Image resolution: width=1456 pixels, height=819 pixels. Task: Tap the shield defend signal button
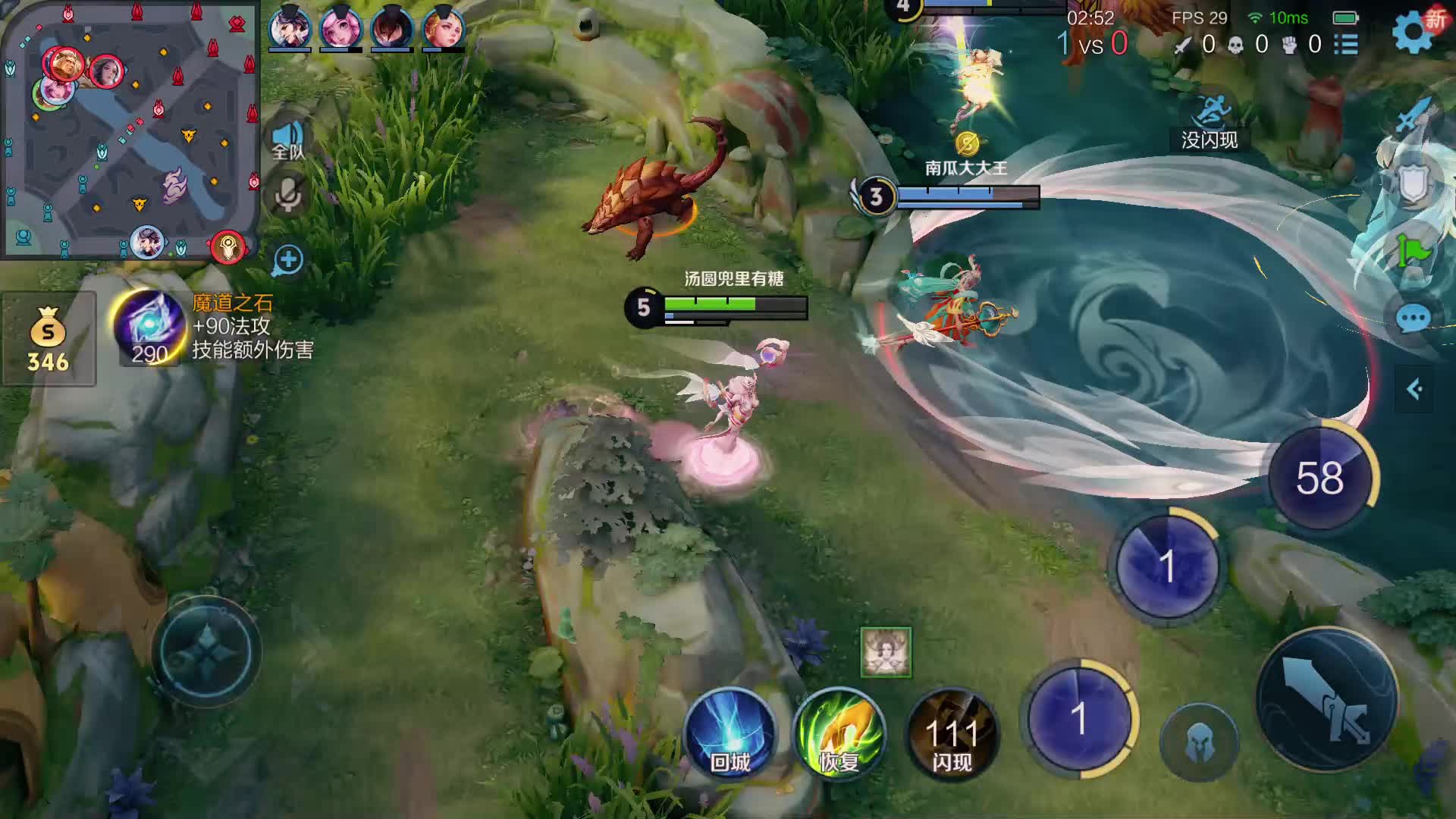point(1414,184)
